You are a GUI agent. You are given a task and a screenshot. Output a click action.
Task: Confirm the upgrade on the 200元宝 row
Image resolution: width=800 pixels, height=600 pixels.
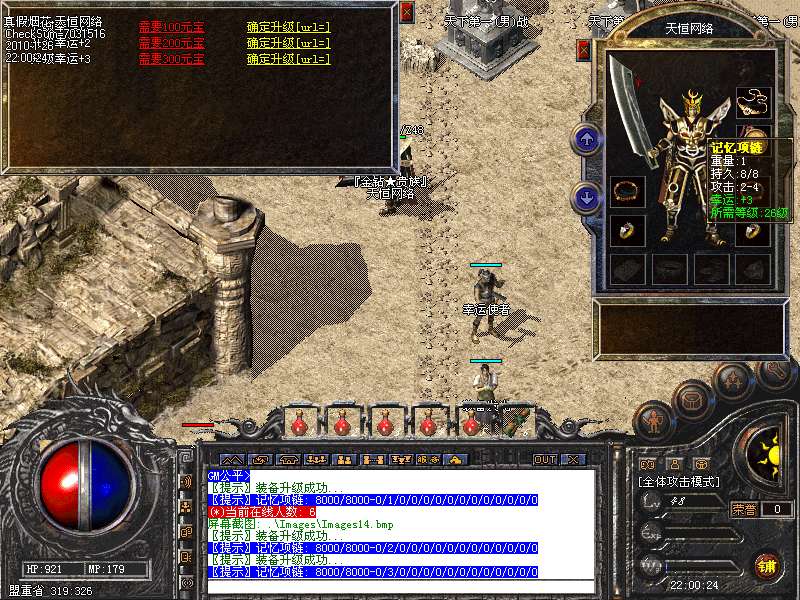tap(288, 43)
